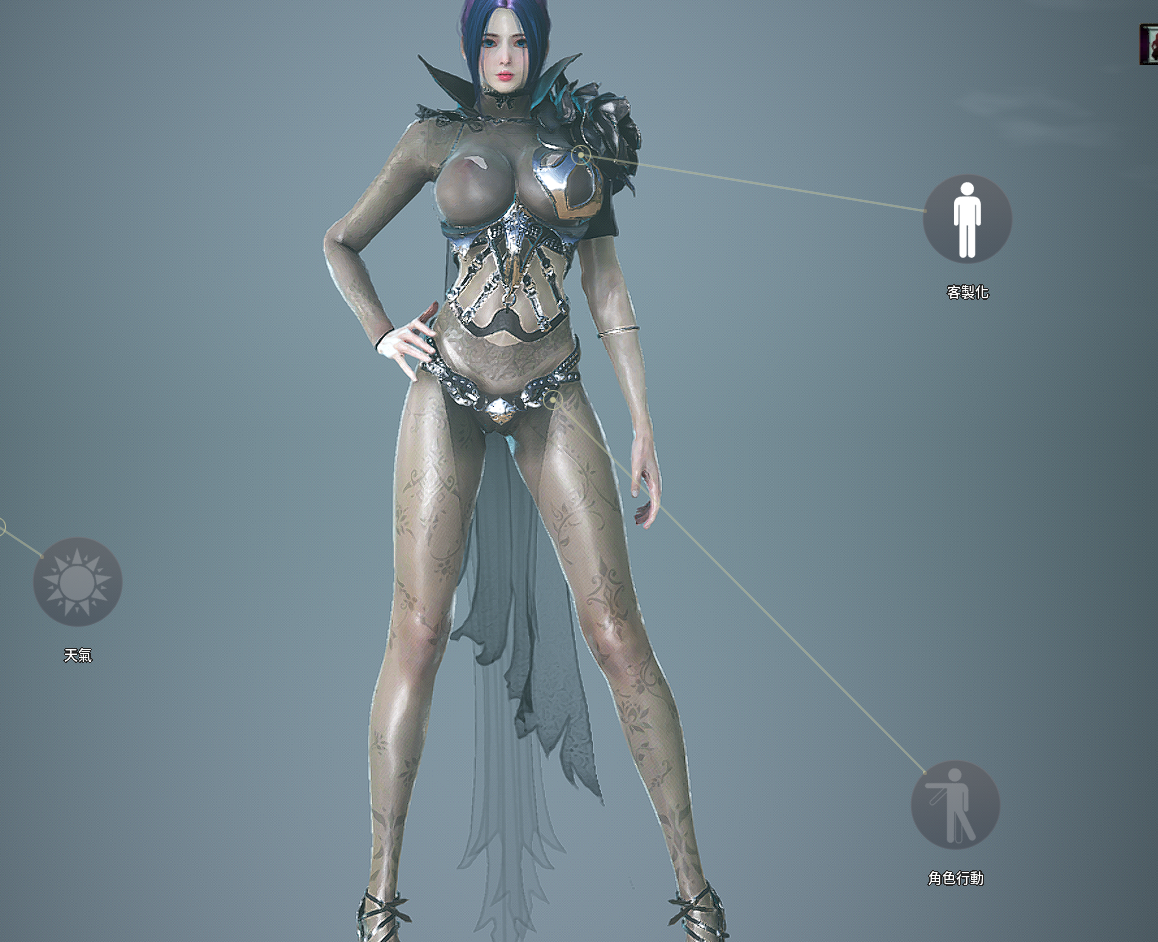Select the 天氣 weather sun icon

[x=78, y=582]
